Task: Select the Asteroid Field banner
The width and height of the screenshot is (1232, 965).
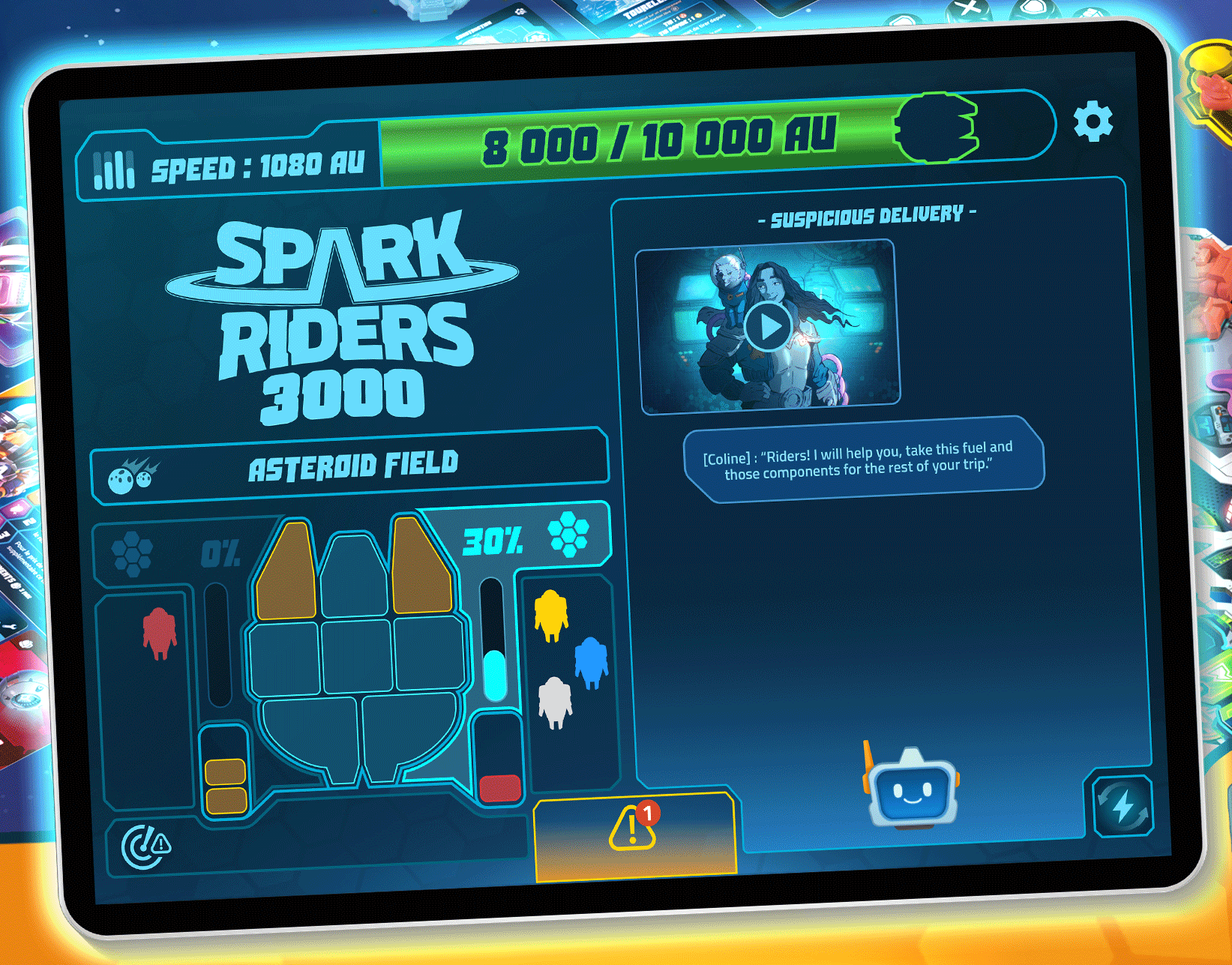Action: [x=351, y=466]
